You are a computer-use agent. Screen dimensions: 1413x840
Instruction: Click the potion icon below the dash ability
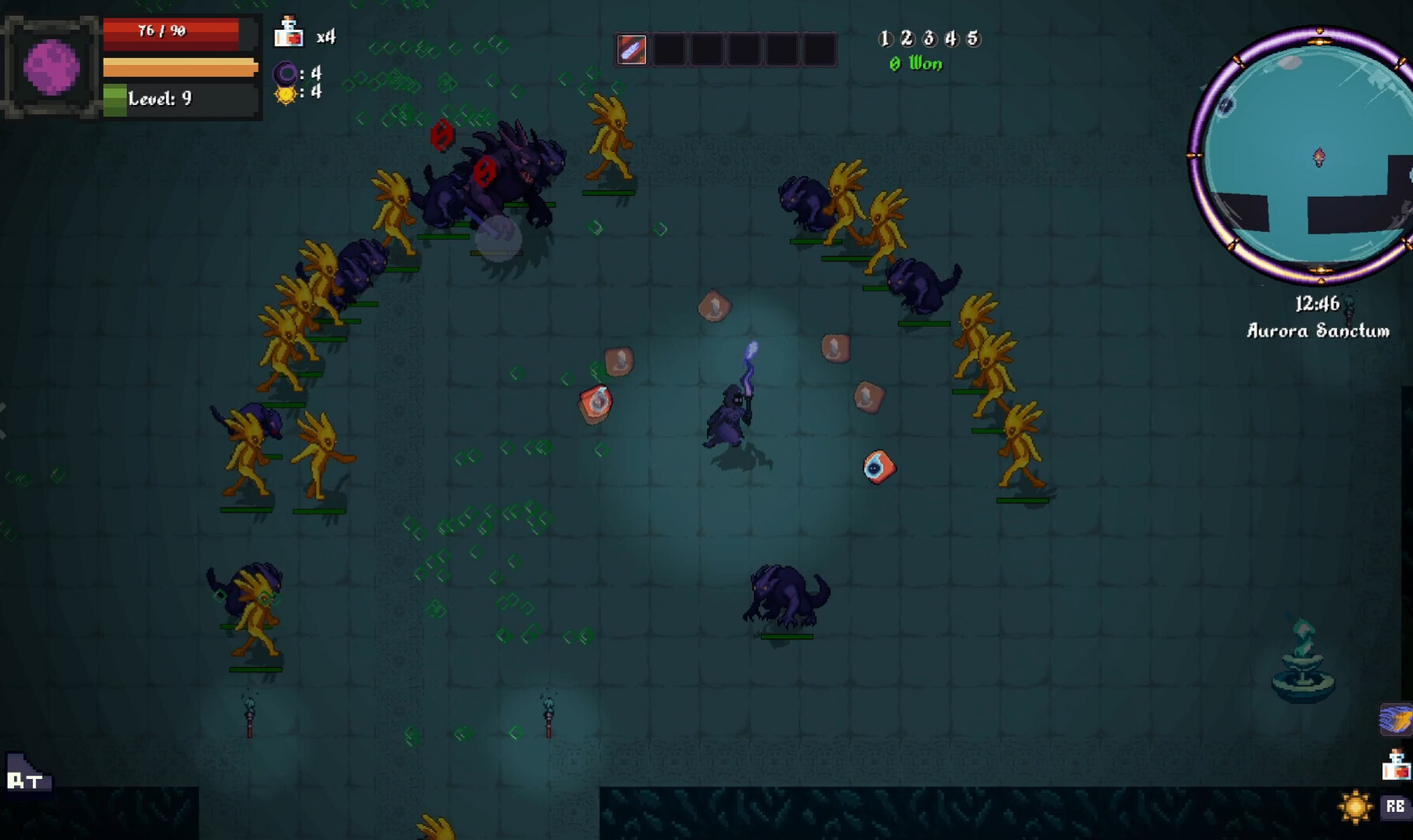pyautogui.click(x=1396, y=766)
